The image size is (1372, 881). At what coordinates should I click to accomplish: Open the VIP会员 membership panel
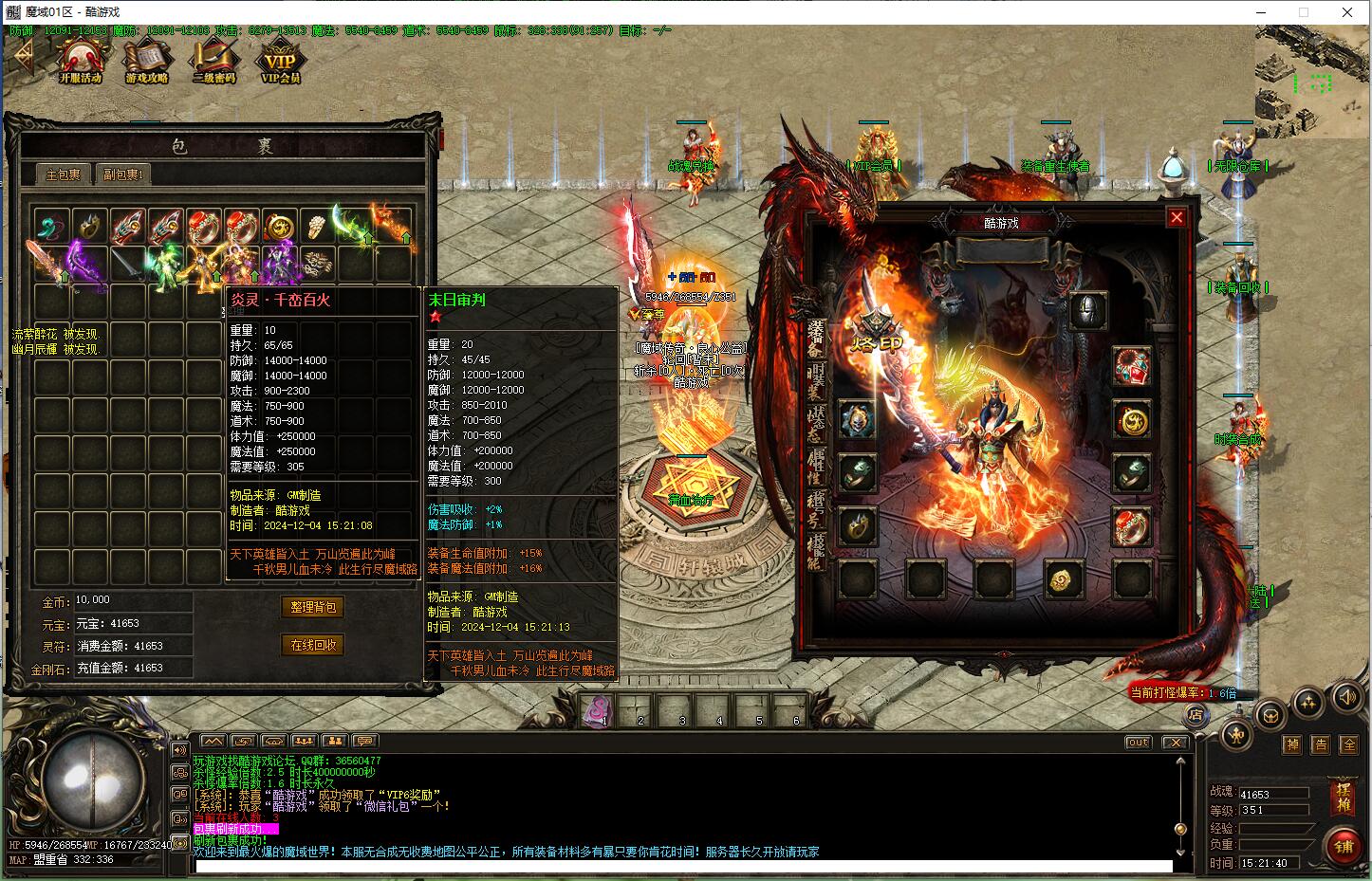tap(280, 63)
